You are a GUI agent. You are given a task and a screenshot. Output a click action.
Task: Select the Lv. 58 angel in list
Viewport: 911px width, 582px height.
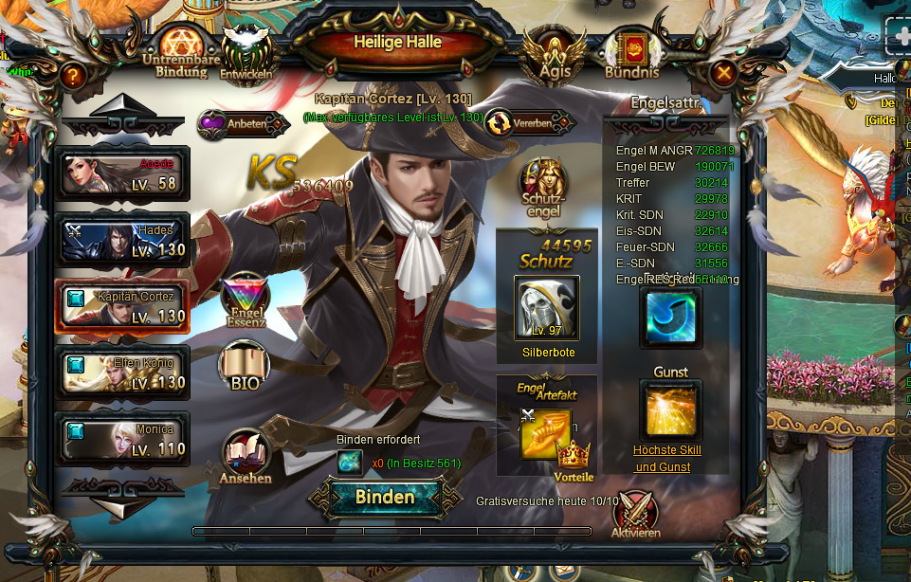pyautogui.click(x=122, y=174)
